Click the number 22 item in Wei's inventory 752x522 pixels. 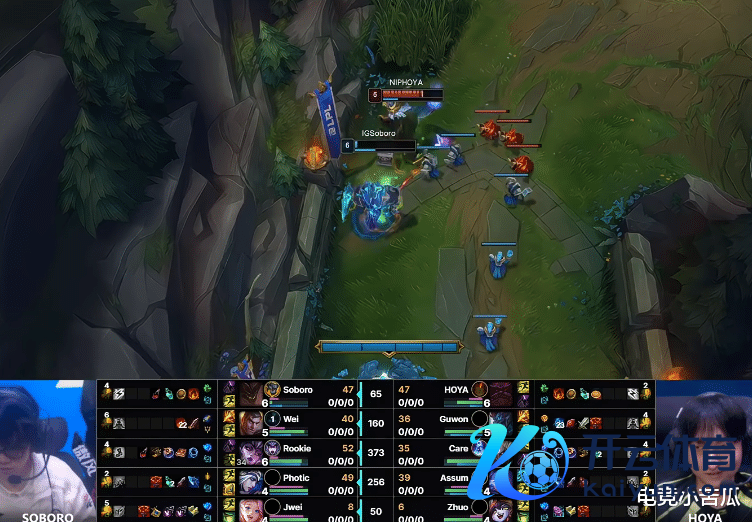(181, 423)
